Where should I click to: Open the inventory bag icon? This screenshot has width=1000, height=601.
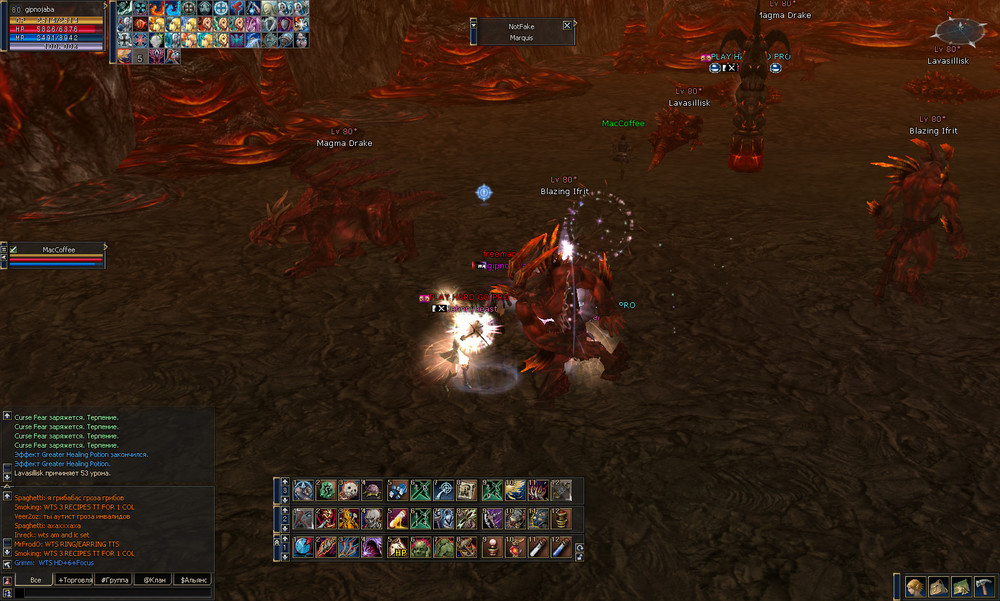coord(937,587)
